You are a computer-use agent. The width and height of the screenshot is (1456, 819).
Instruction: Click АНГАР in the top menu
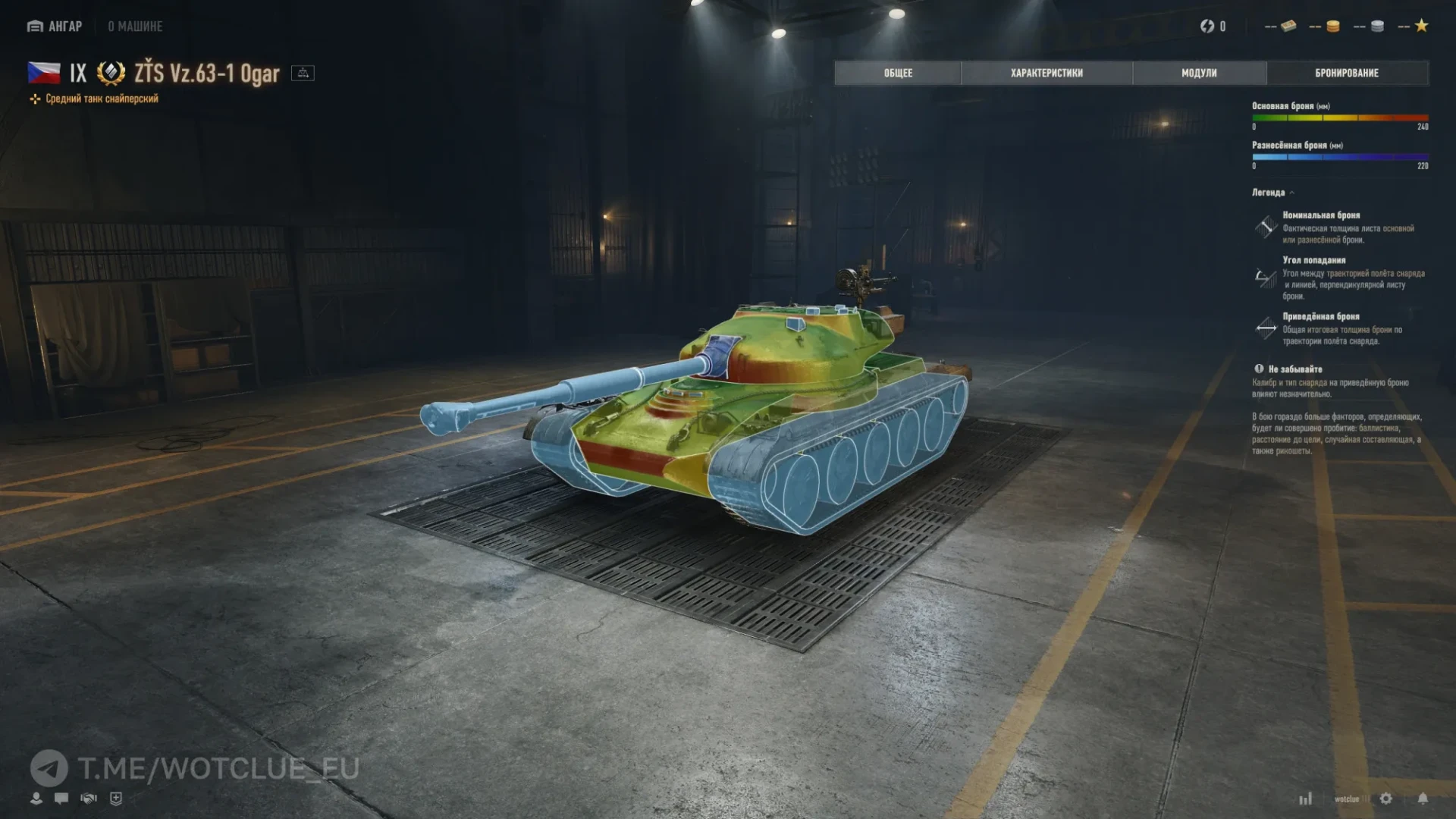[64, 25]
